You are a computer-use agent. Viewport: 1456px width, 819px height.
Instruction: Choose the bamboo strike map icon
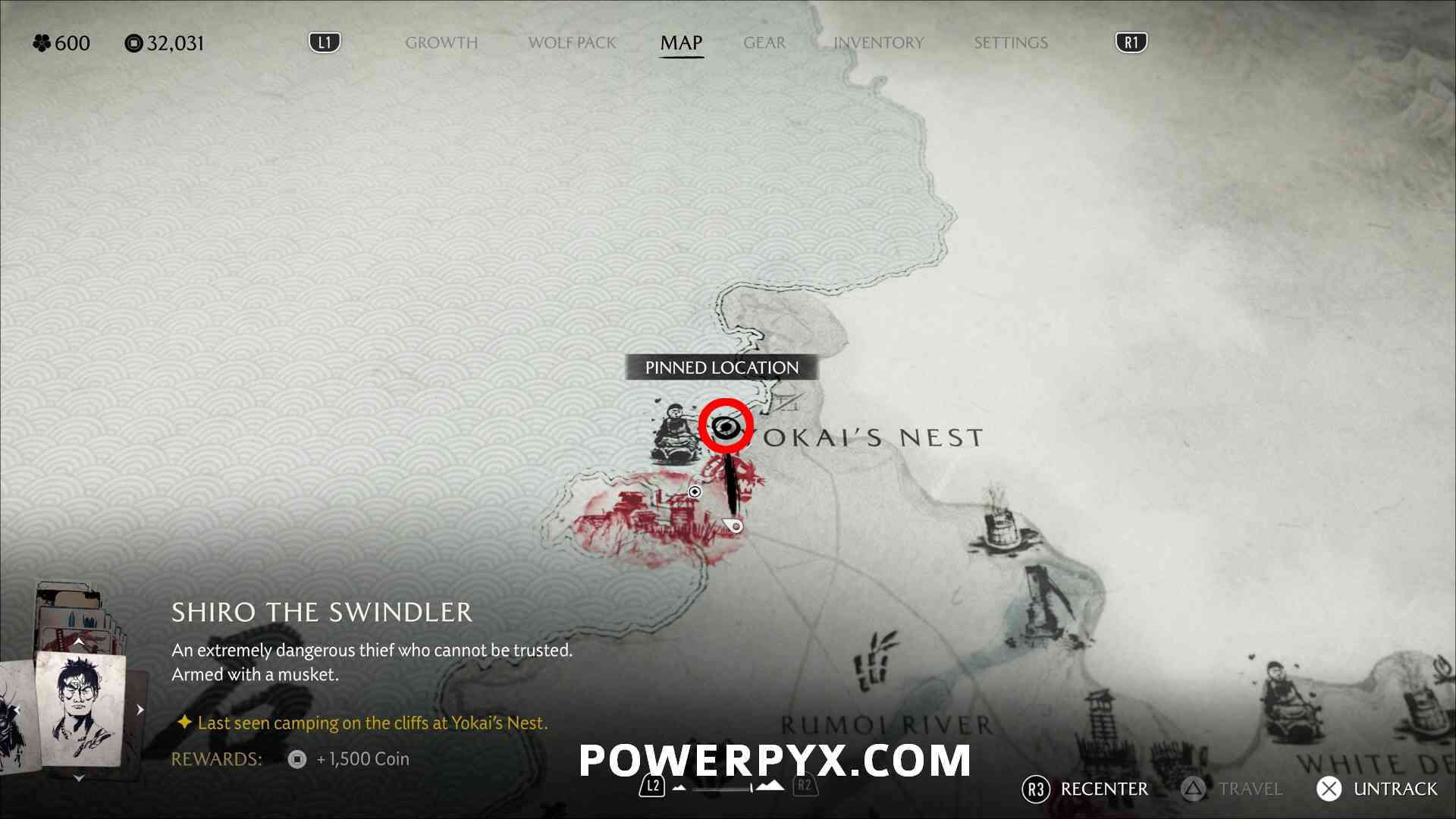pos(874,661)
